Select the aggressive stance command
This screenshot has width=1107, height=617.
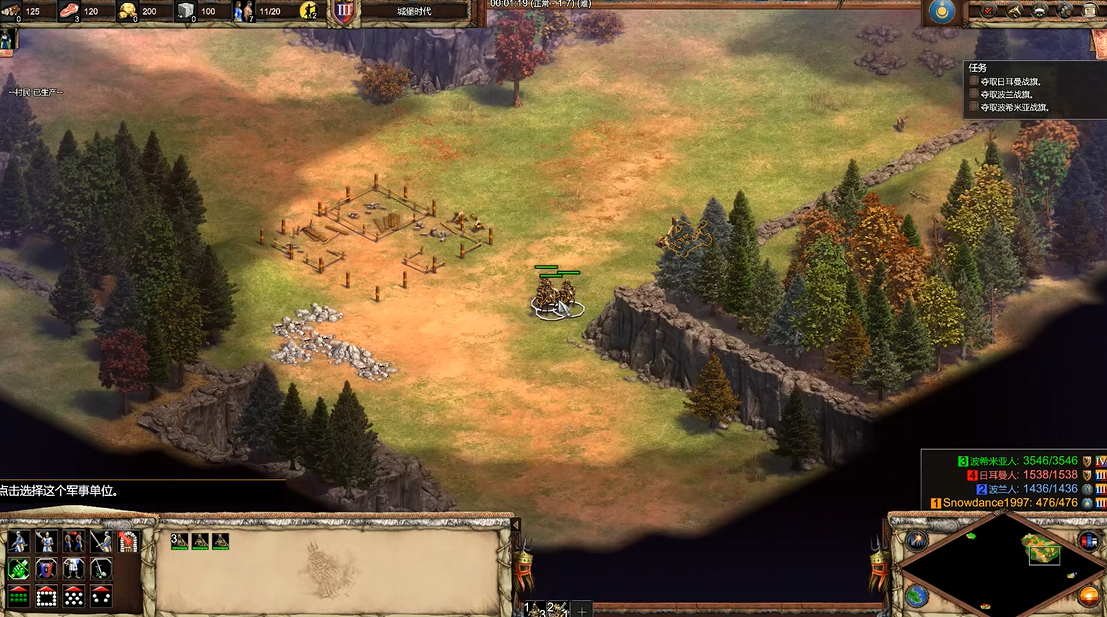[x=18, y=542]
